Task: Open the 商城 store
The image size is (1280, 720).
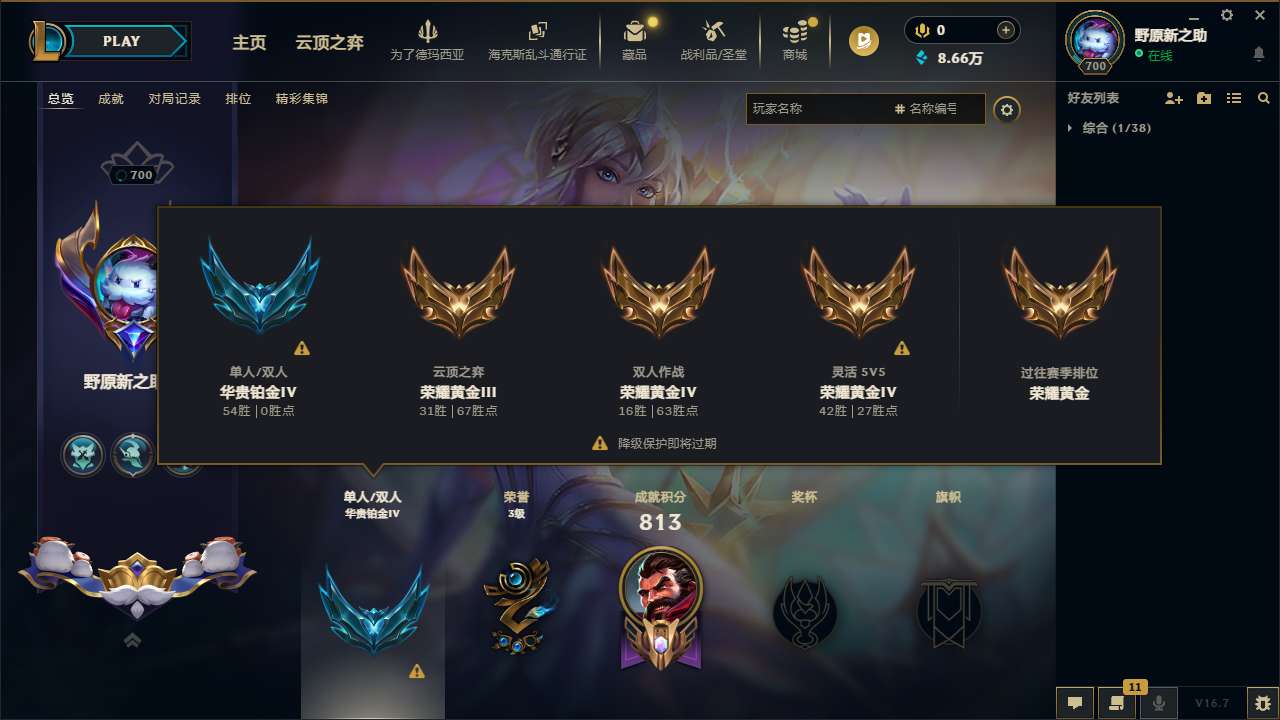Action: click(795, 40)
